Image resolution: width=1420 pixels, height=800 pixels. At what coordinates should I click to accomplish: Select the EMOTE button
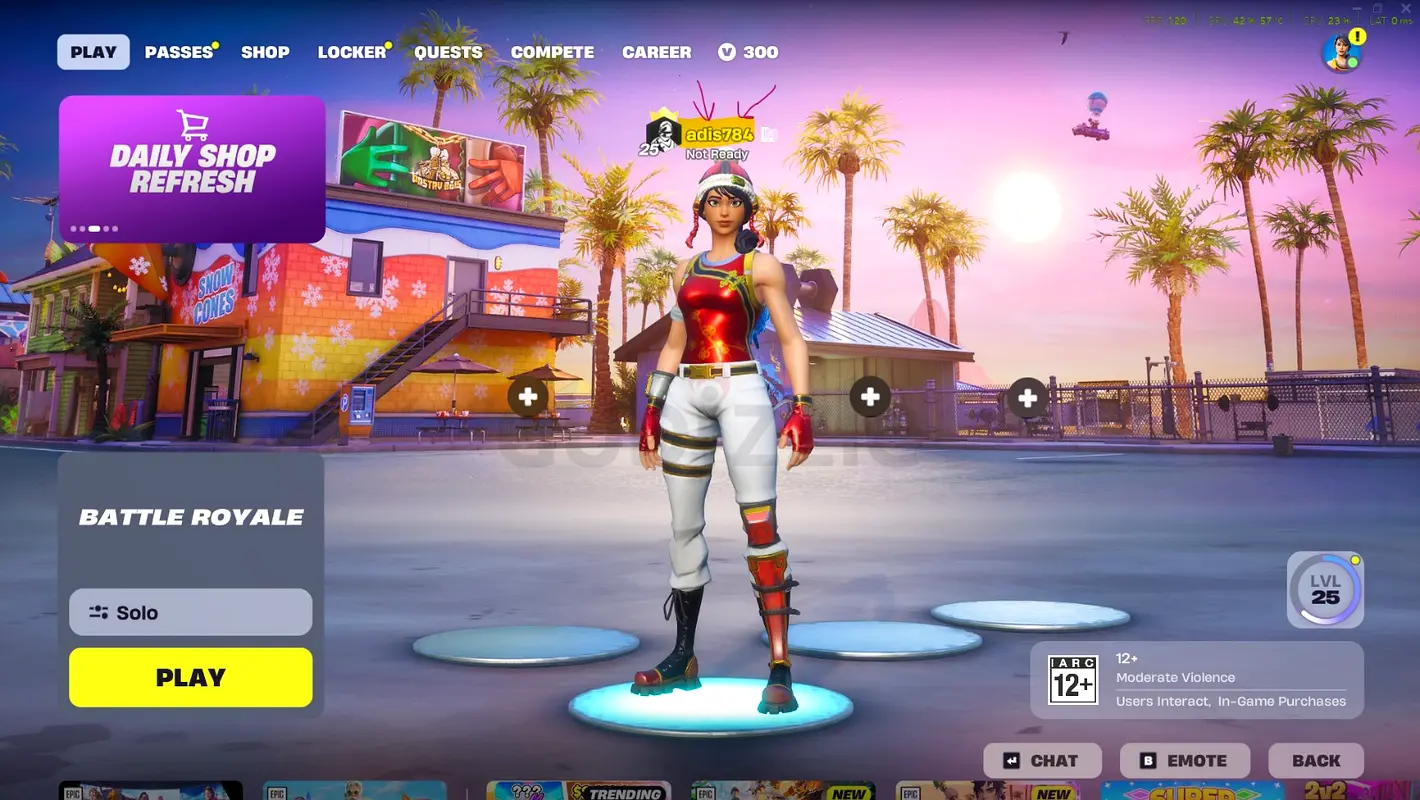click(x=1185, y=761)
